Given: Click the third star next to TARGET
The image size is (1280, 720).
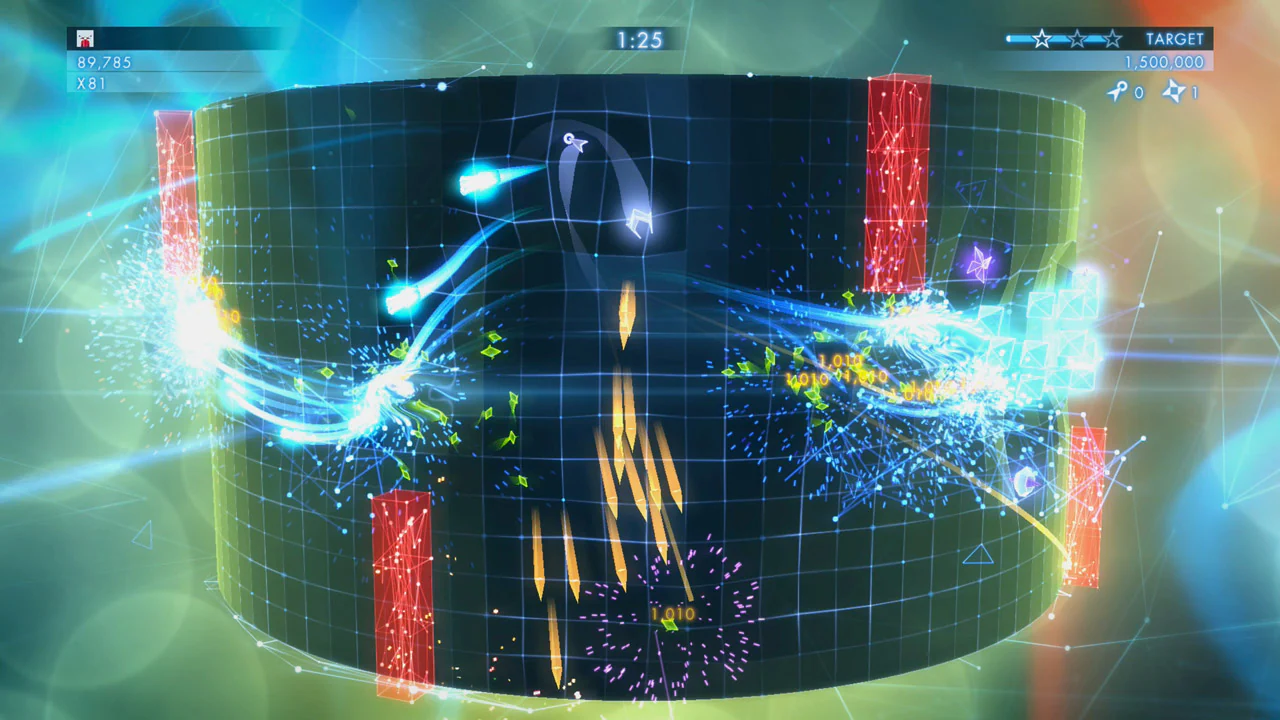Looking at the screenshot, I should [x=1110, y=39].
